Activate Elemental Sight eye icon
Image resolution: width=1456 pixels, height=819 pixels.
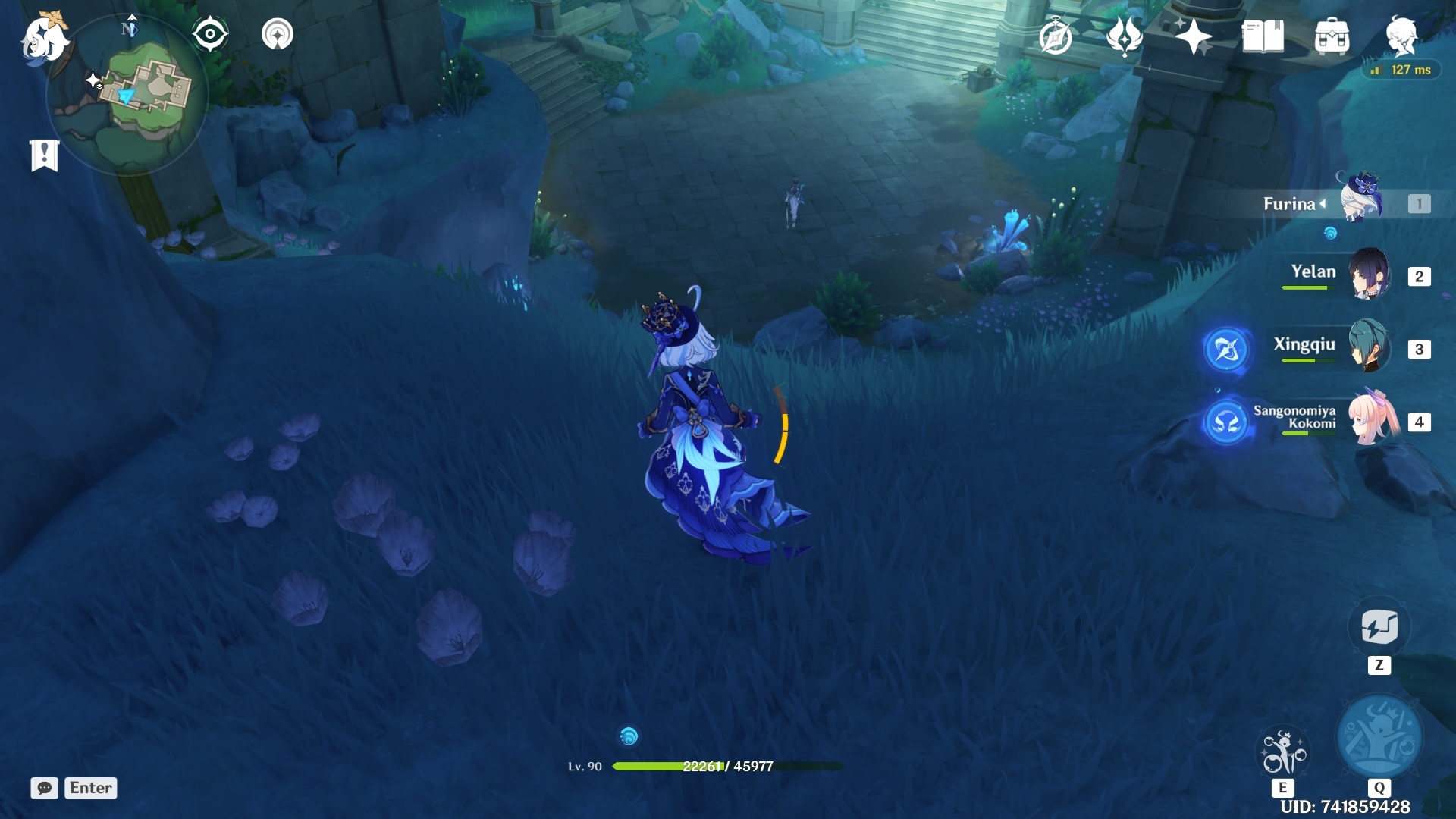[210, 33]
